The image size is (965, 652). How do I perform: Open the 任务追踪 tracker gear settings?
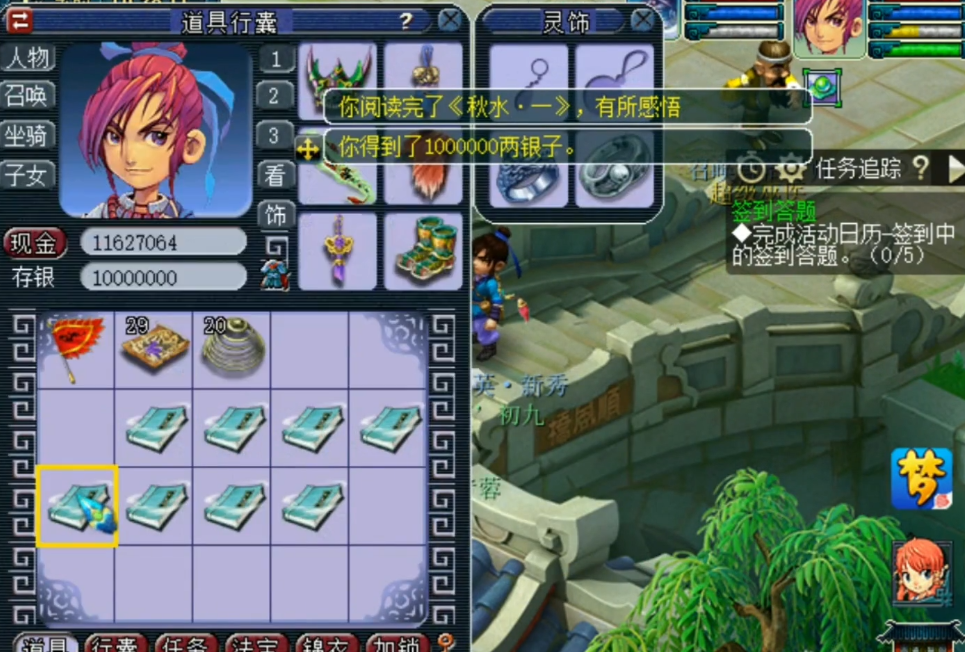click(x=790, y=168)
